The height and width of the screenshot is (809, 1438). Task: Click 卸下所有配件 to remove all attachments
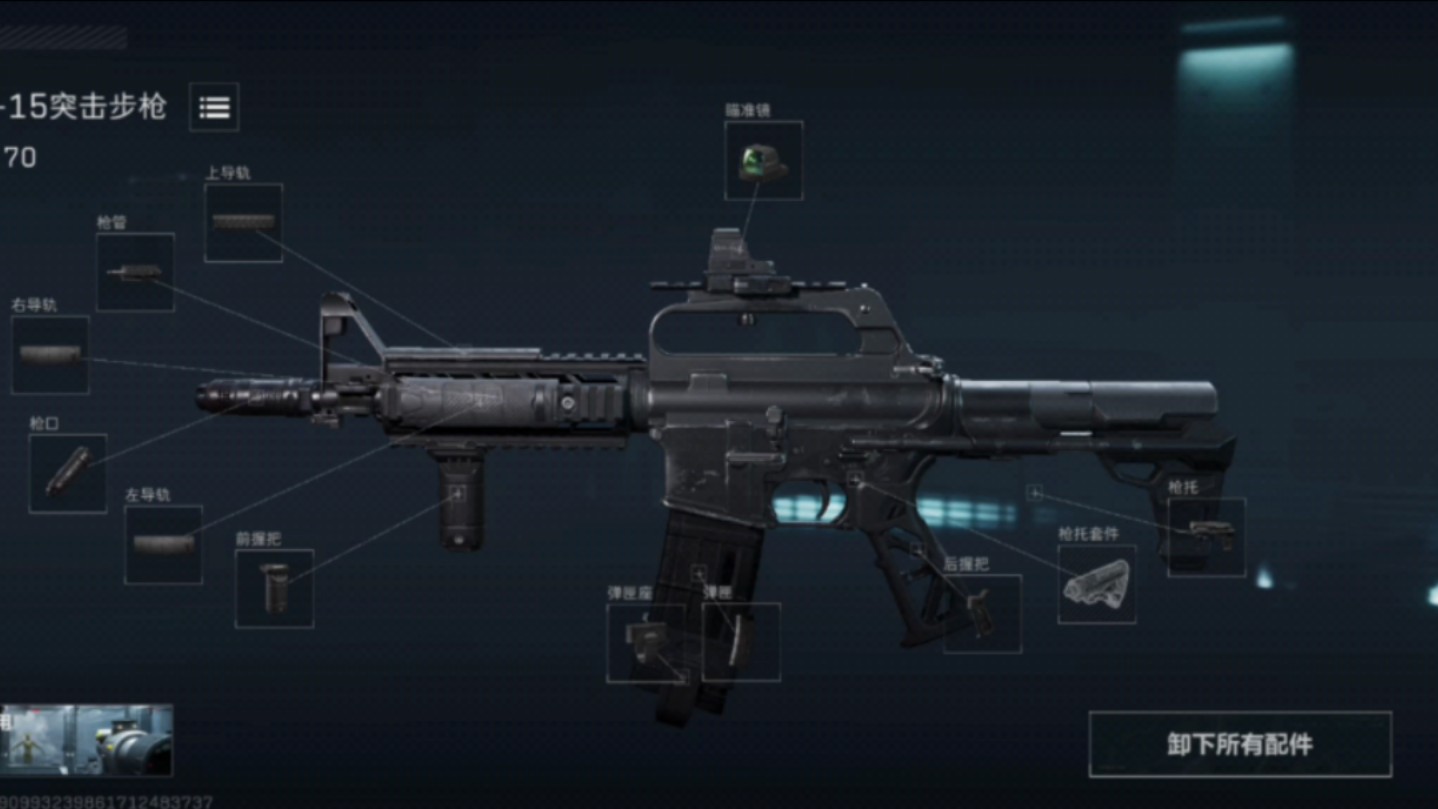[x=1239, y=745]
